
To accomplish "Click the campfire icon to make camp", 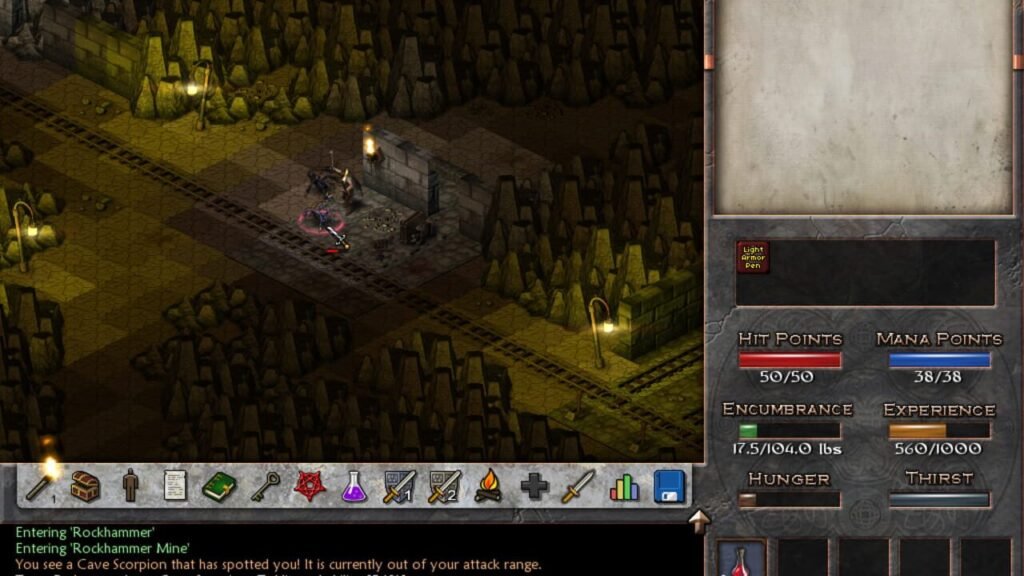I will coord(489,487).
